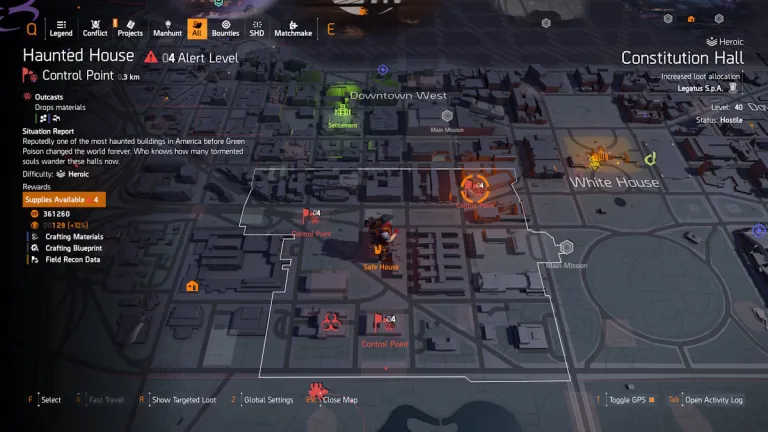Click the Supplies Available reward bar
The width and height of the screenshot is (768, 432).
click(64, 200)
